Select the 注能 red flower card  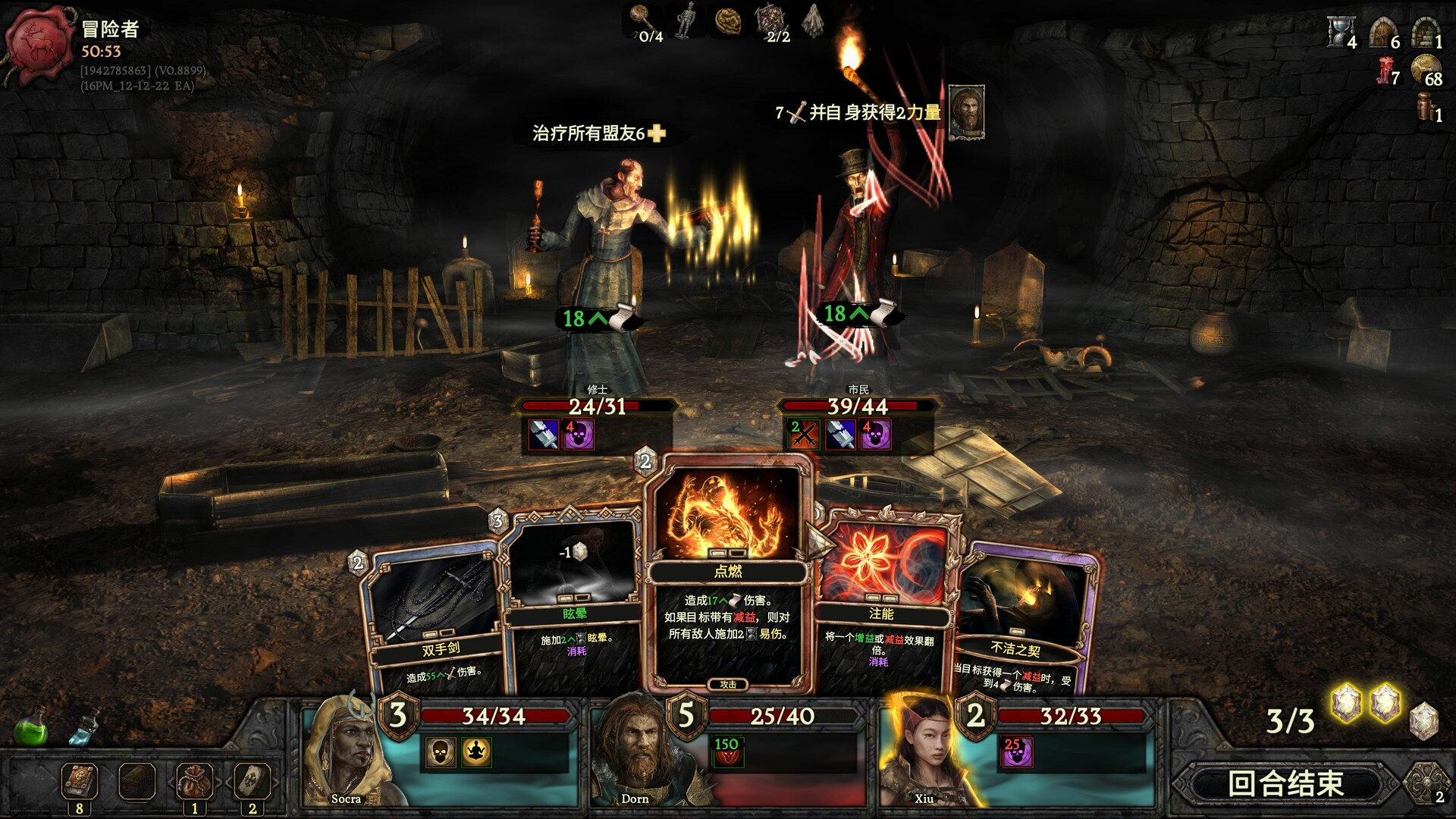(883, 599)
